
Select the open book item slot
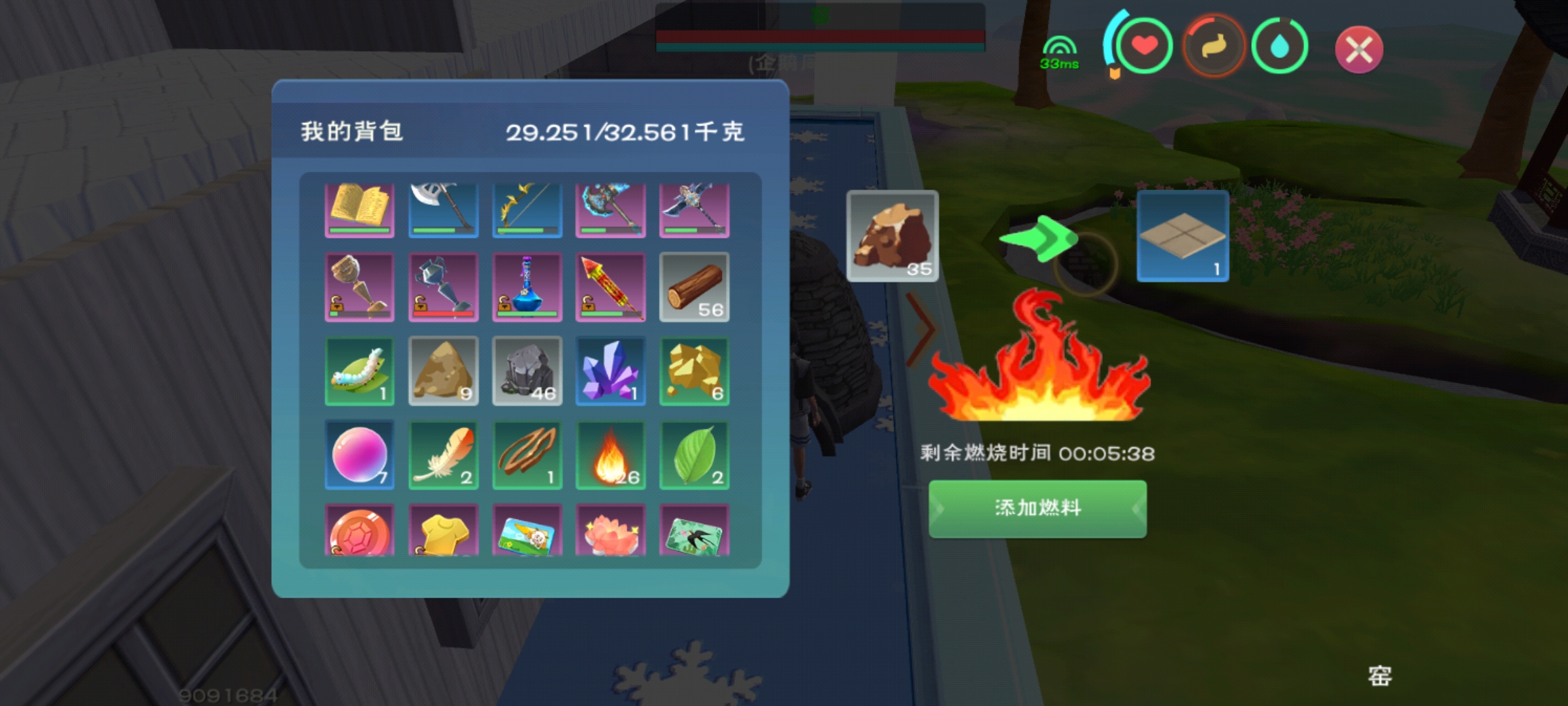point(359,209)
